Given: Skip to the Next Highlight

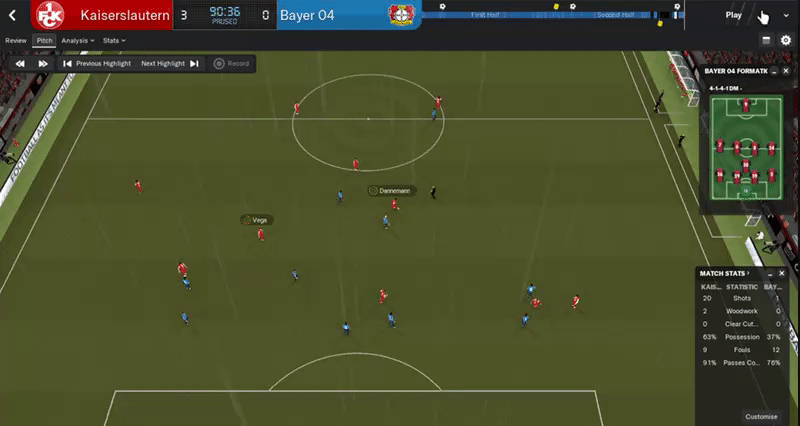Looking at the screenshot, I should pyautogui.click(x=169, y=64).
